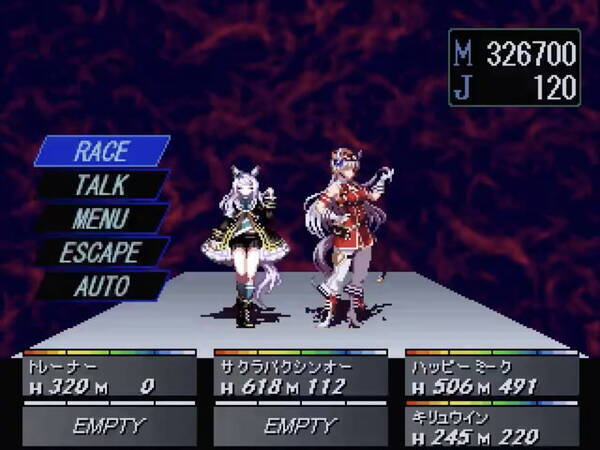The image size is (600, 450).
Task: Open the MENU option
Action: (101, 218)
